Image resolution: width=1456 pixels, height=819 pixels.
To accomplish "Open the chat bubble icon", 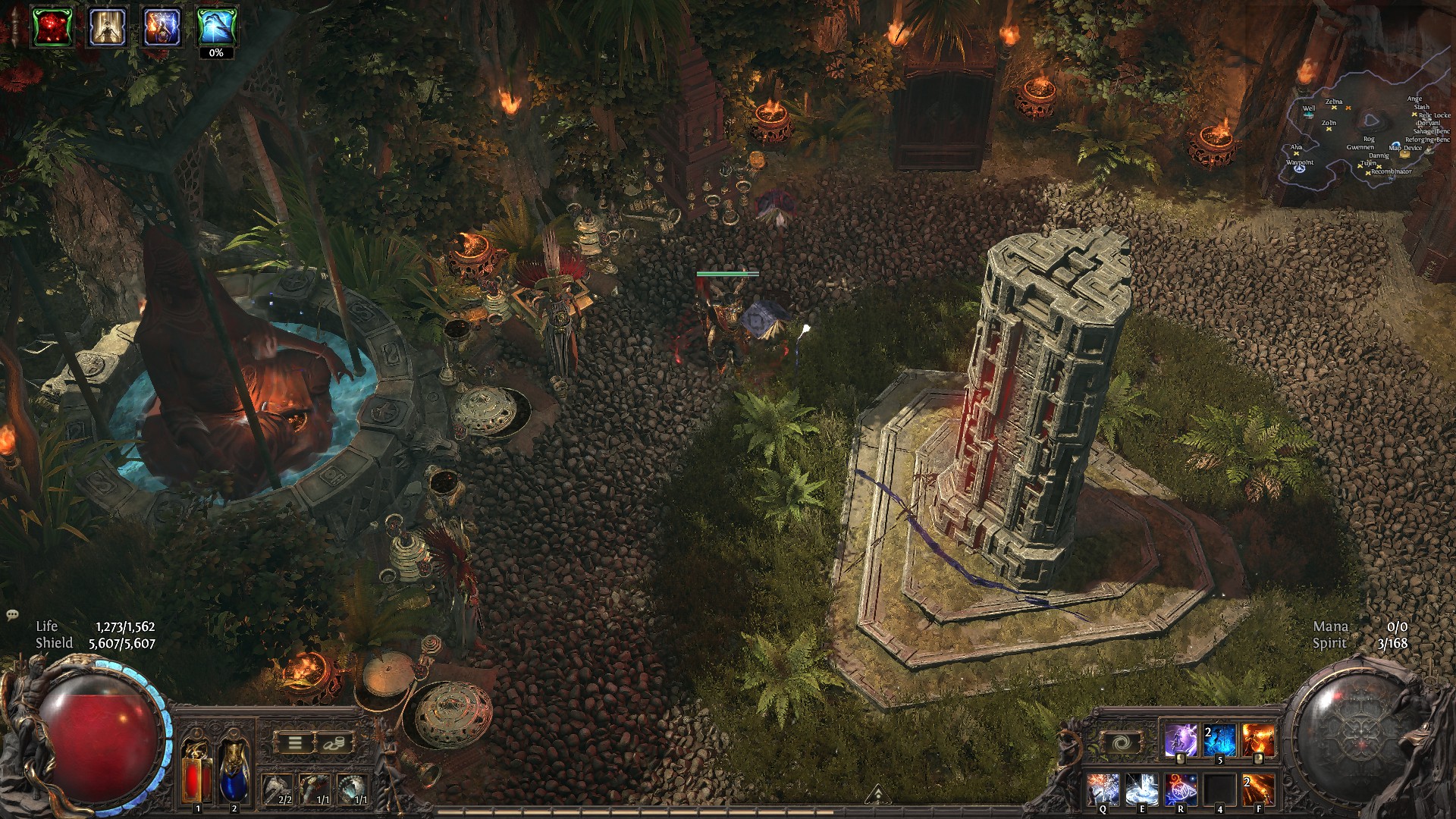I will (x=12, y=614).
